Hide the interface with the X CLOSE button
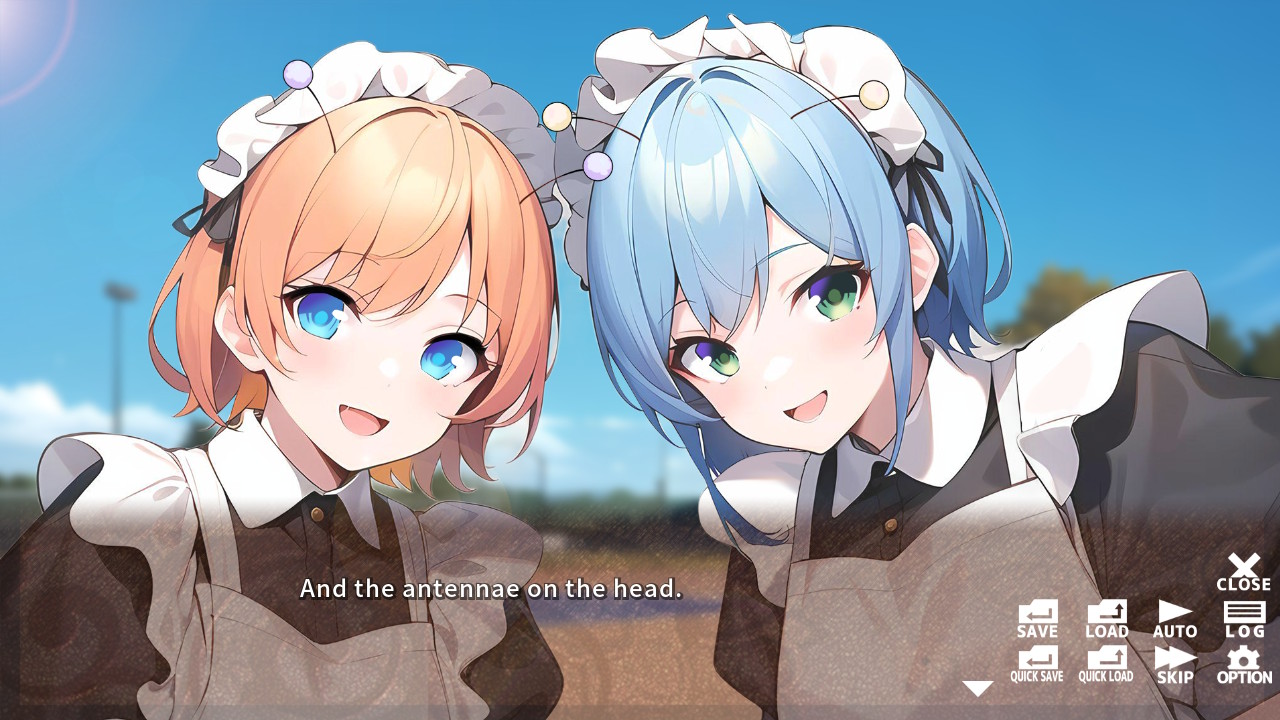Screen dimensions: 1280x720 coord(1240,570)
